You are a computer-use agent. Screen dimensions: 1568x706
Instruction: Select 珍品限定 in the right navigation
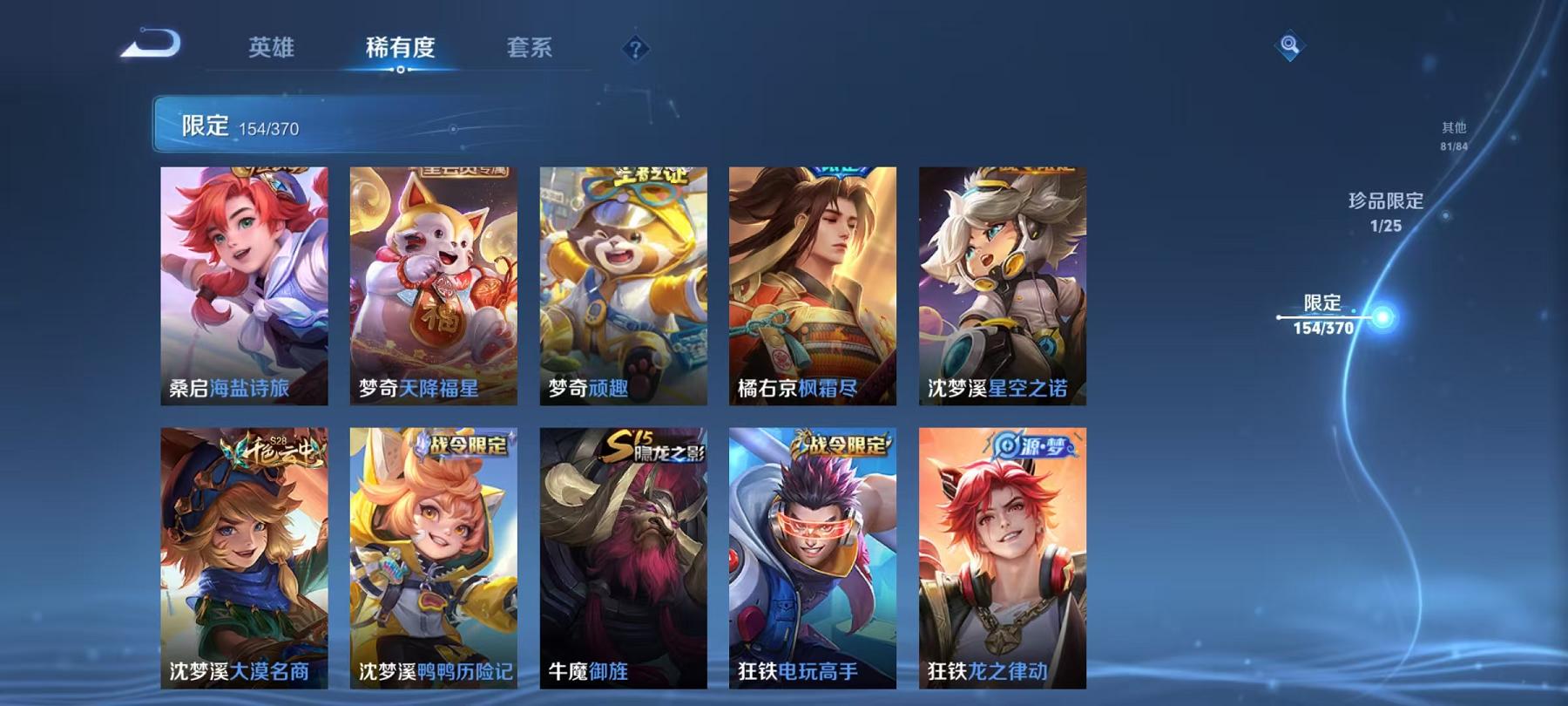coord(1385,212)
